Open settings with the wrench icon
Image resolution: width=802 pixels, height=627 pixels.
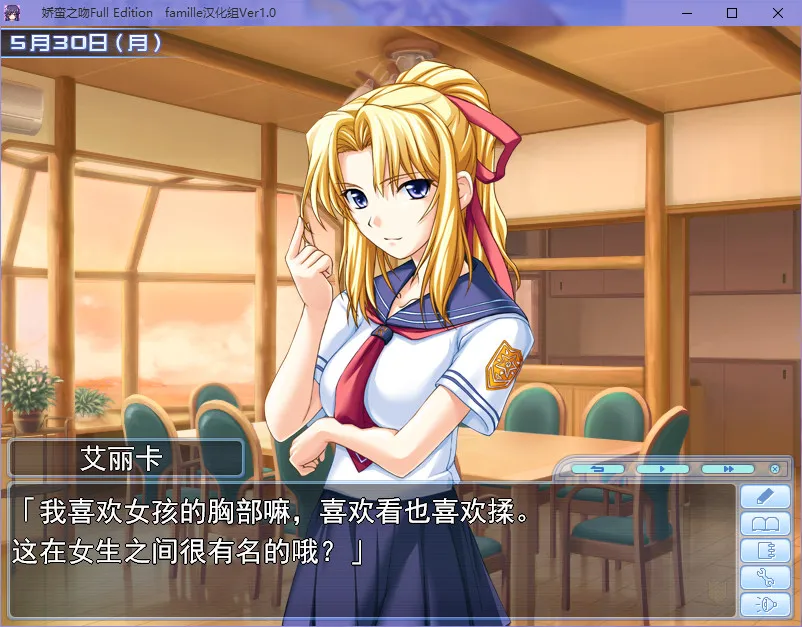pyautogui.click(x=765, y=577)
